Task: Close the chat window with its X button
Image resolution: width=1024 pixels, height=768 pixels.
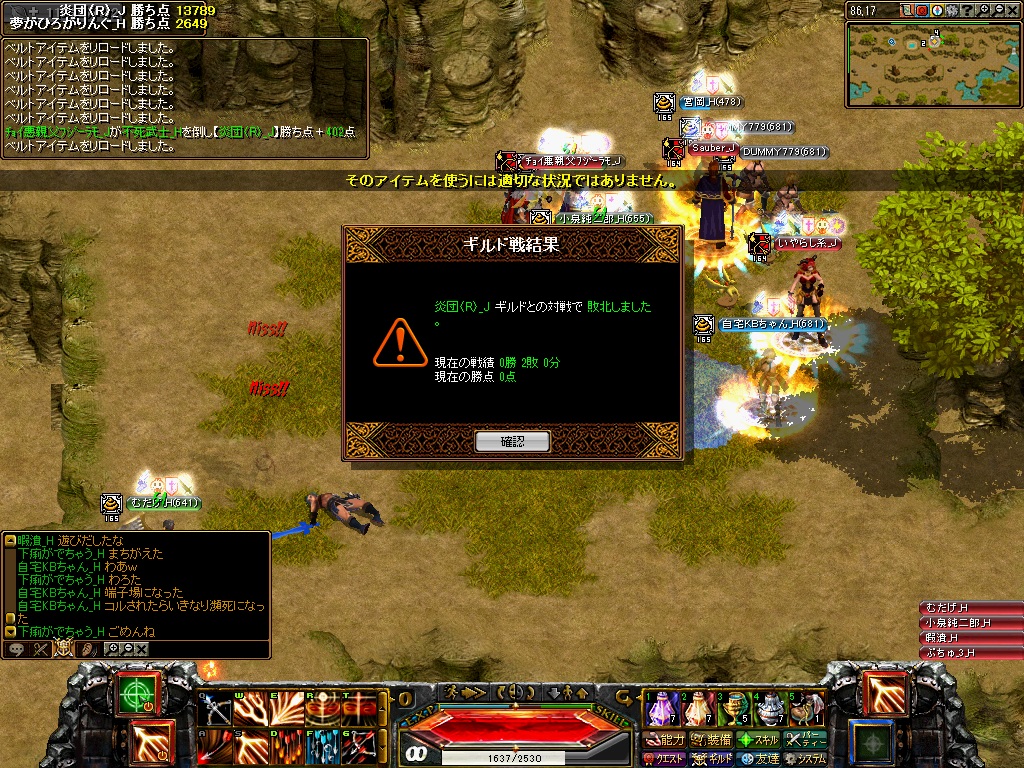Action: (142, 649)
